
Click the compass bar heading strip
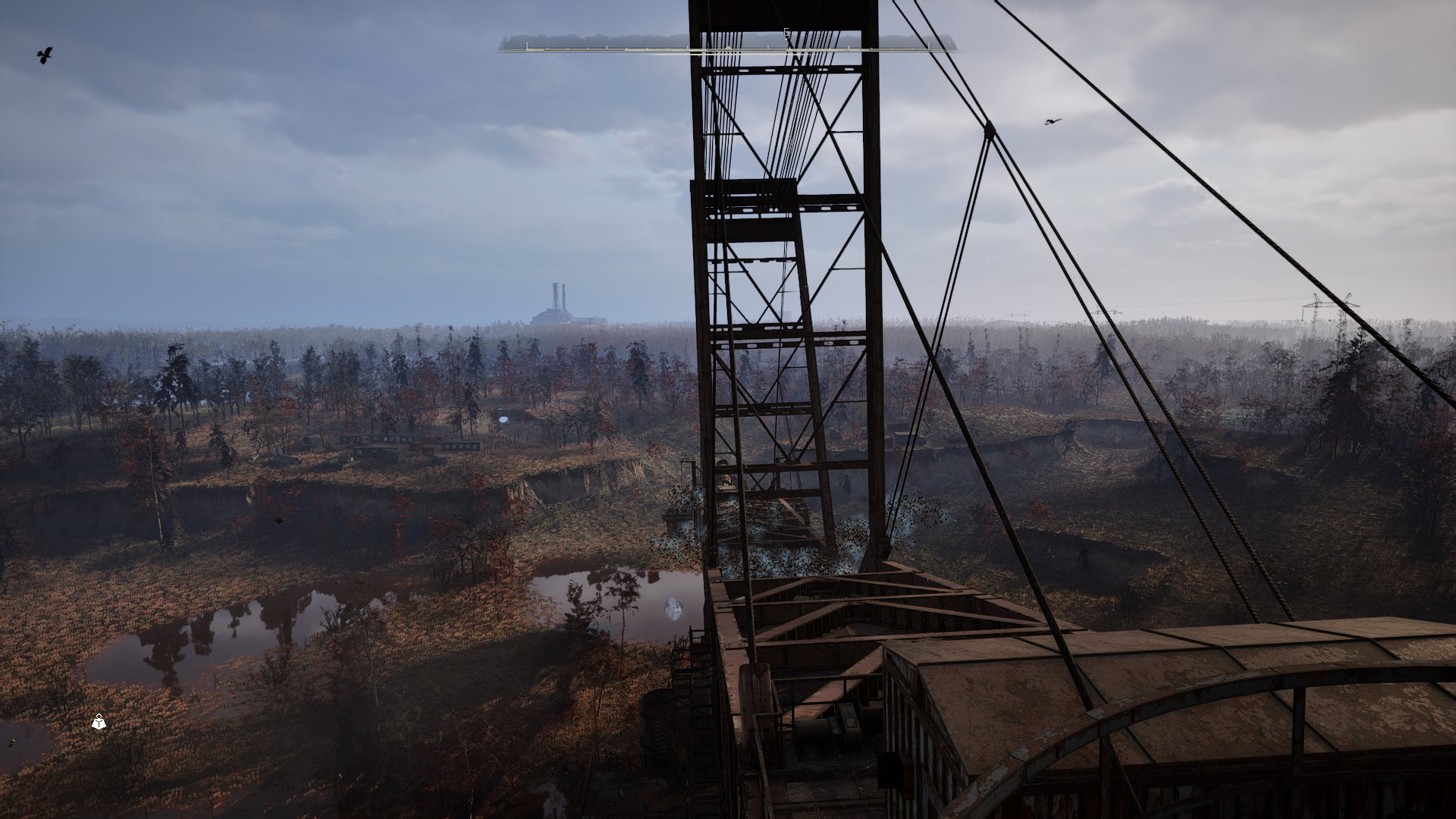click(727, 48)
